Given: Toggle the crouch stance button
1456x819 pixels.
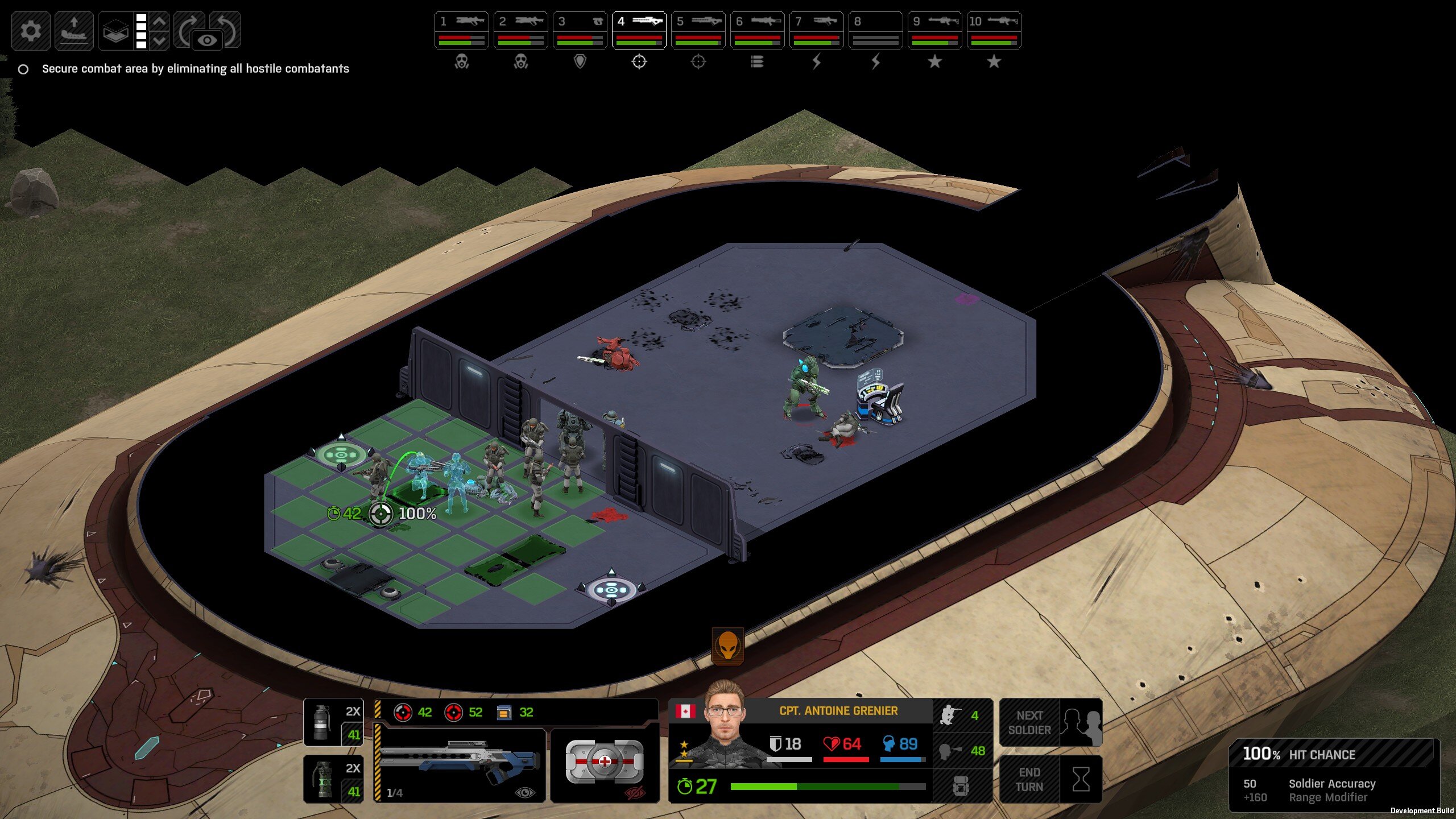Looking at the screenshot, I should click(x=962, y=715).
